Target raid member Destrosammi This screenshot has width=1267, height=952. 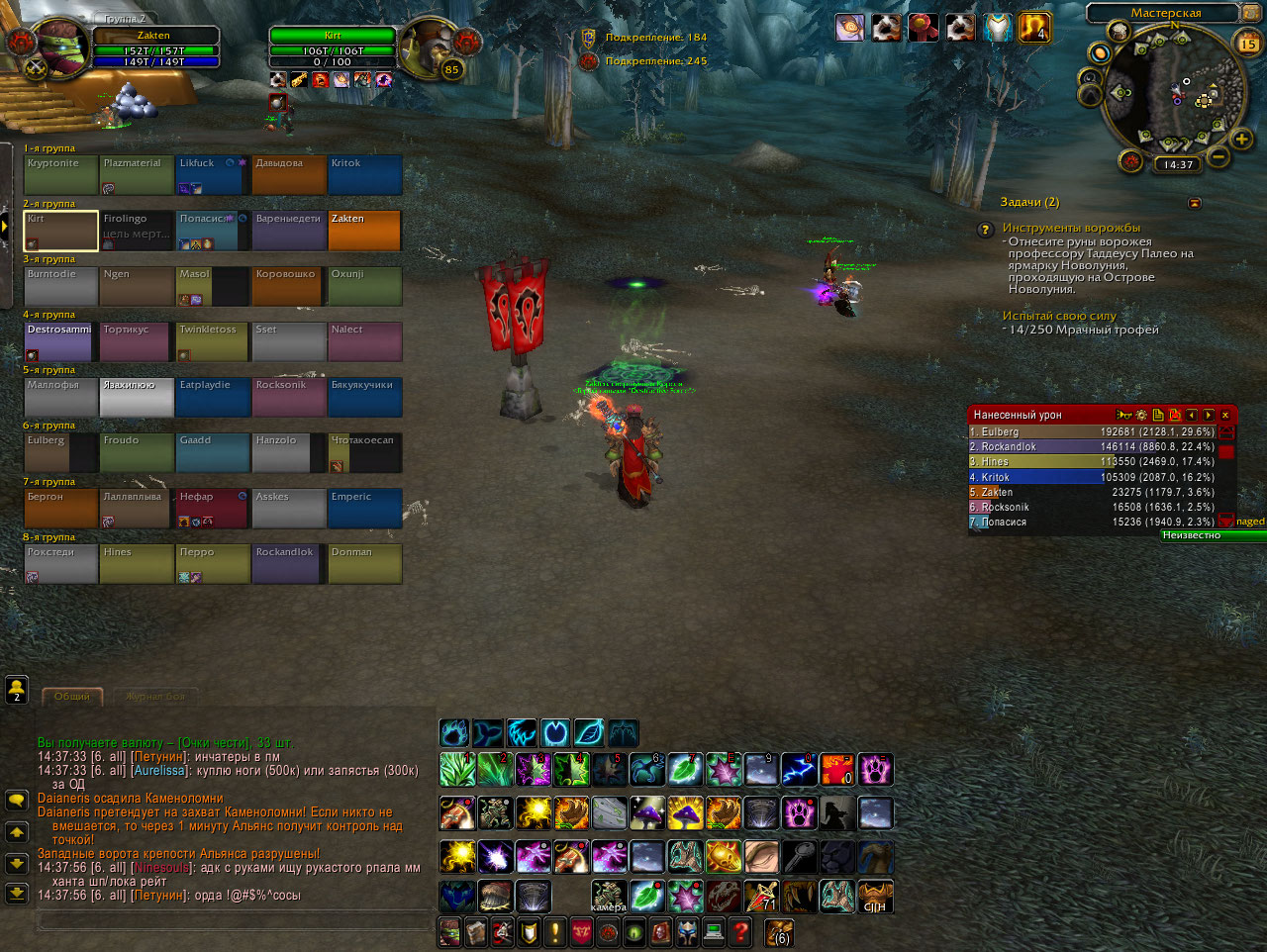point(60,341)
